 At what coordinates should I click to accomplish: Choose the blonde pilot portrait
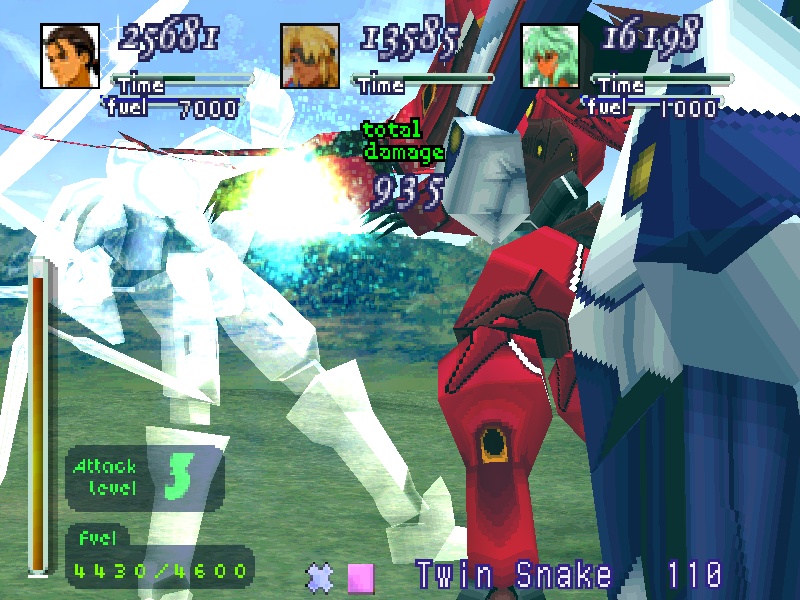coord(310,55)
